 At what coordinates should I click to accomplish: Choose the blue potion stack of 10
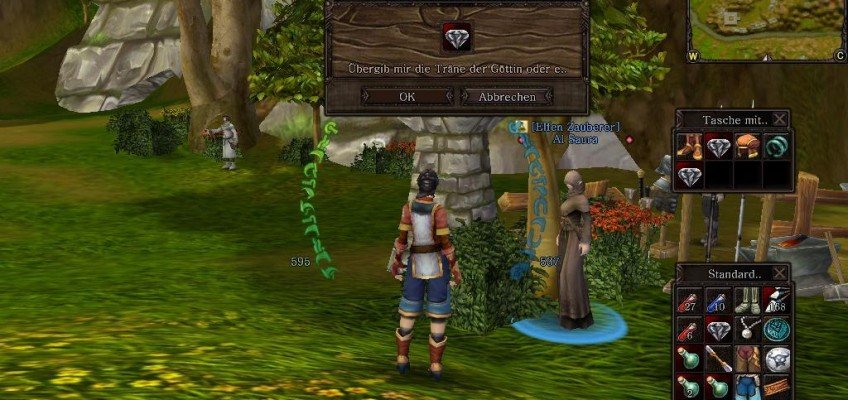click(719, 301)
